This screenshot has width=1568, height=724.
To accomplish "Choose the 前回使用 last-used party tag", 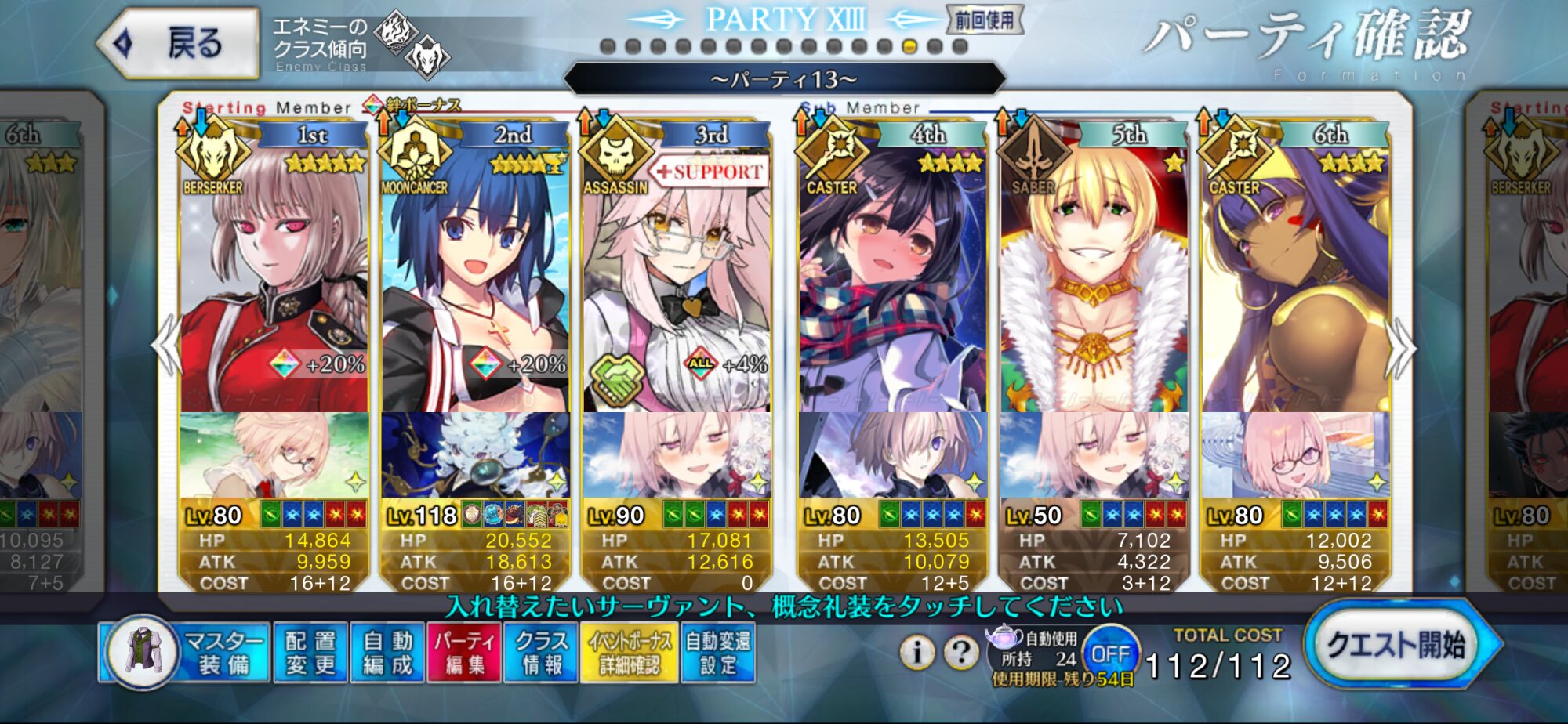I will click(x=985, y=20).
